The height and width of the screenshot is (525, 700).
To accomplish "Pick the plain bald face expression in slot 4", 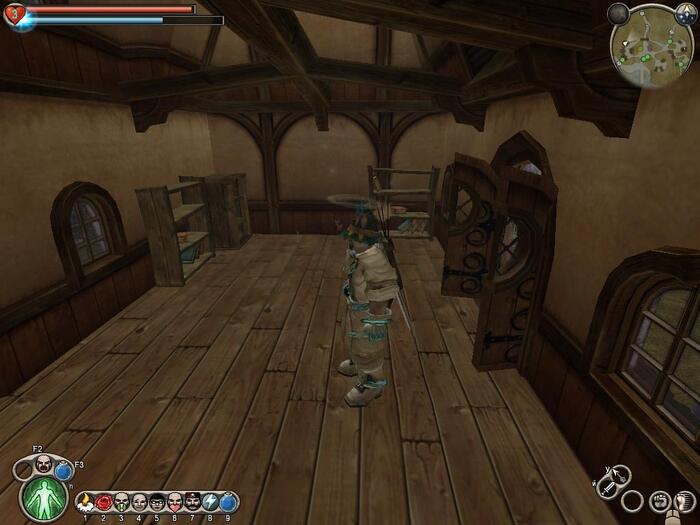I will tap(139, 501).
